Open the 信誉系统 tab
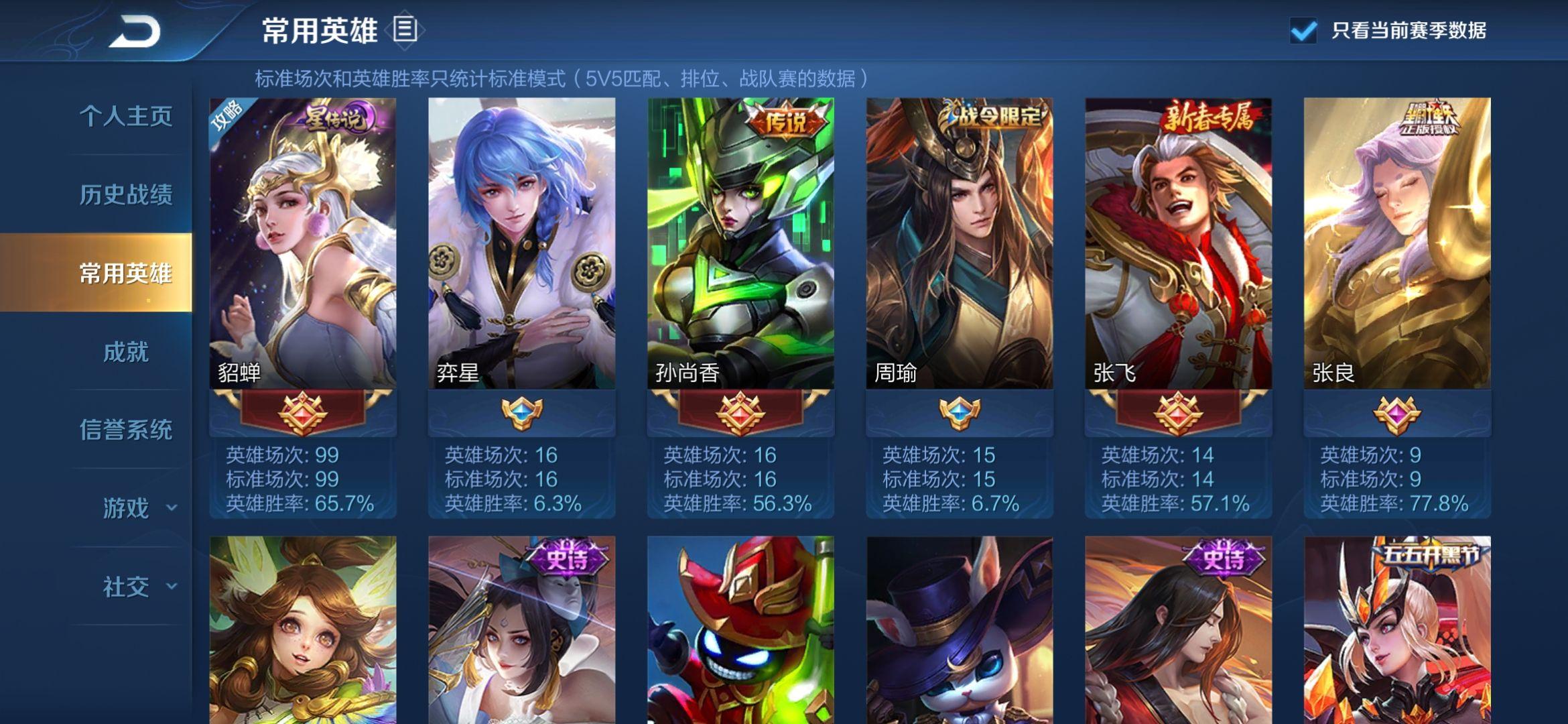The image size is (1568, 724). tap(126, 429)
